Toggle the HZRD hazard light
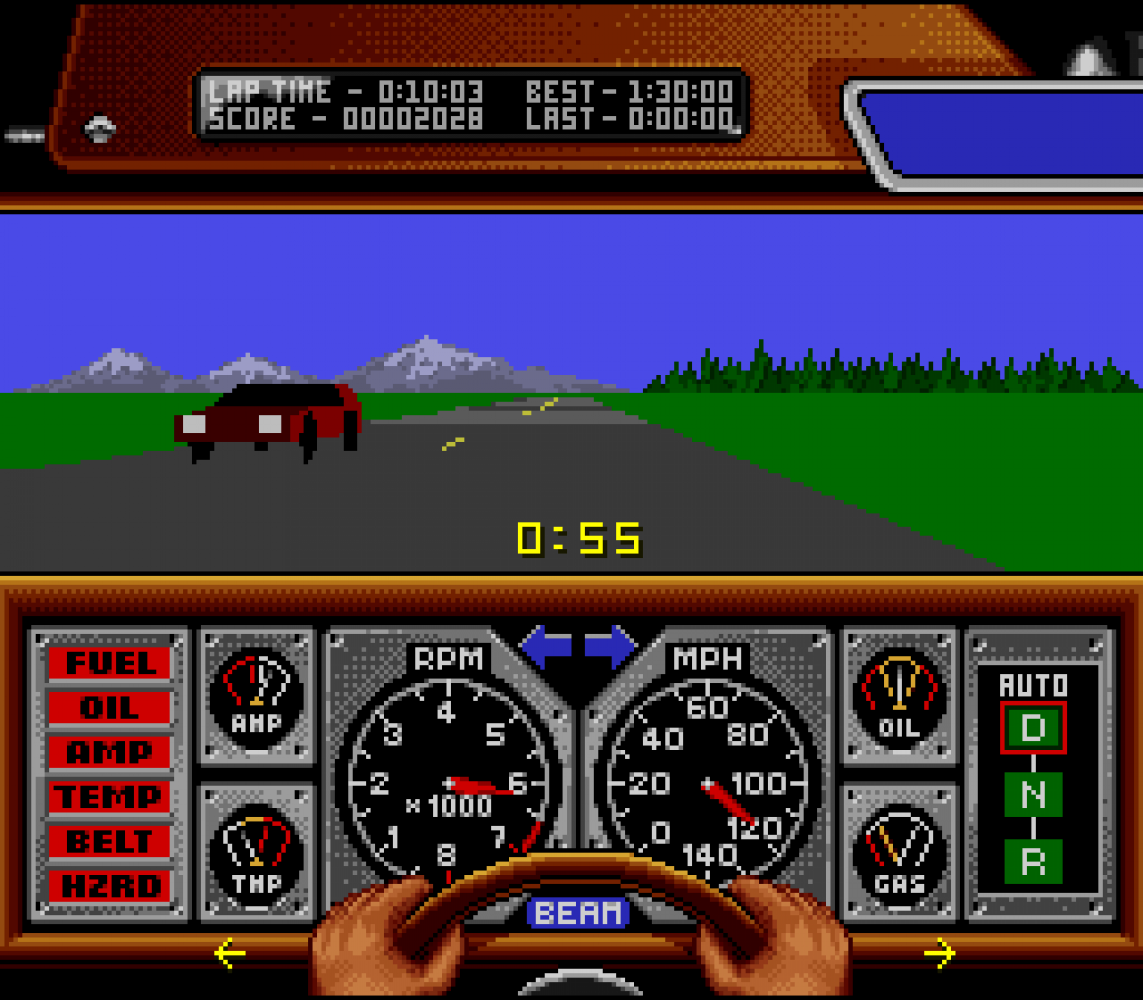This screenshot has height=1000, width=1143. coord(110,886)
